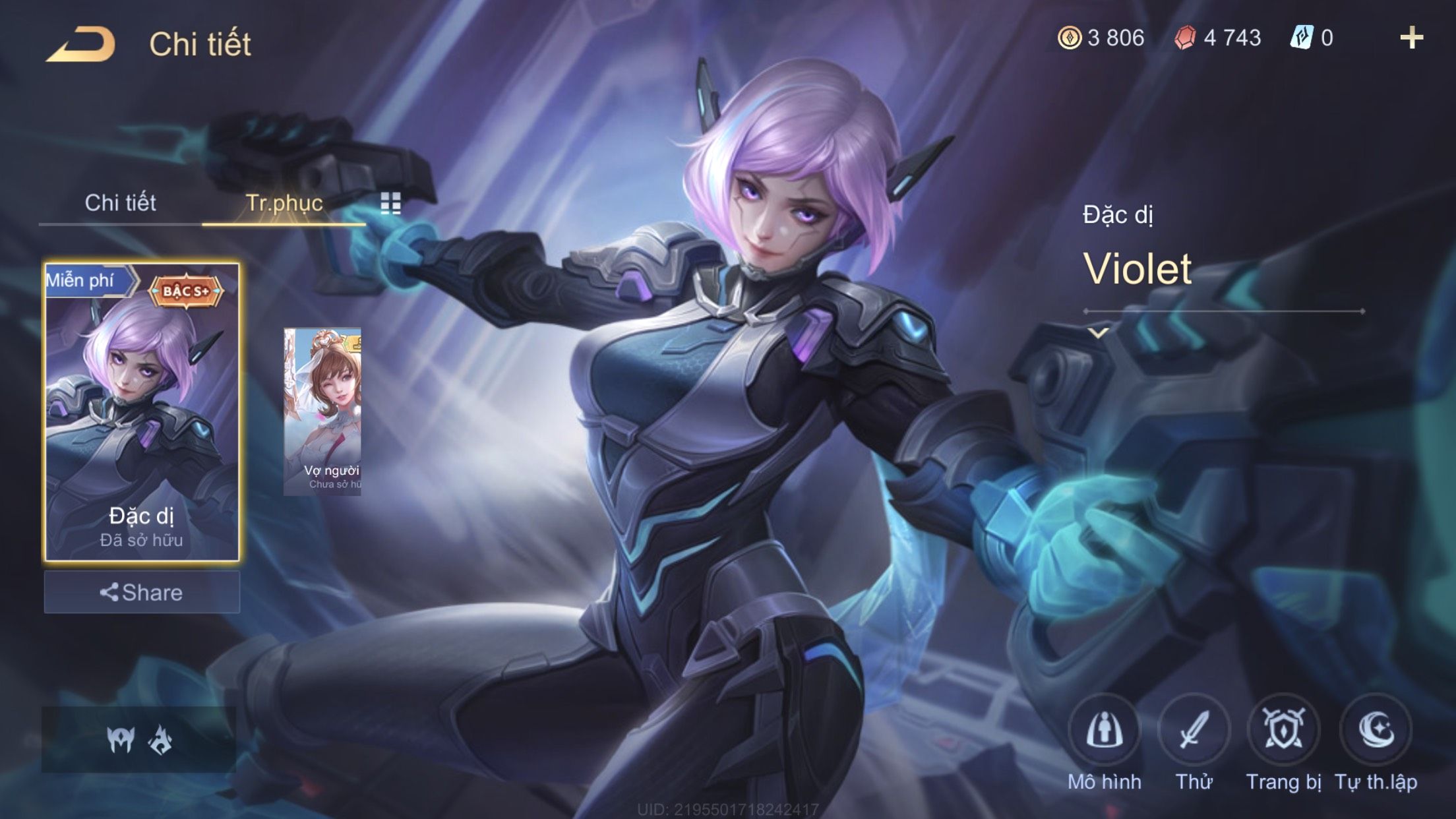Go back using the gold arrow button
1456x819 pixels.
click(x=81, y=44)
